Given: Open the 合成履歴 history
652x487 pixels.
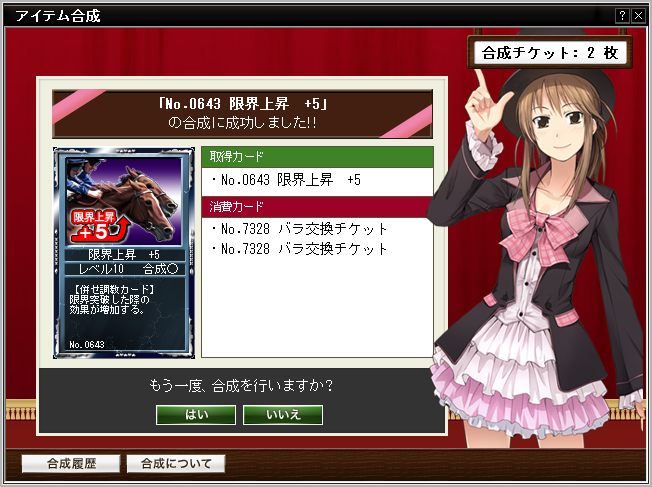Looking at the screenshot, I should pos(70,464).
